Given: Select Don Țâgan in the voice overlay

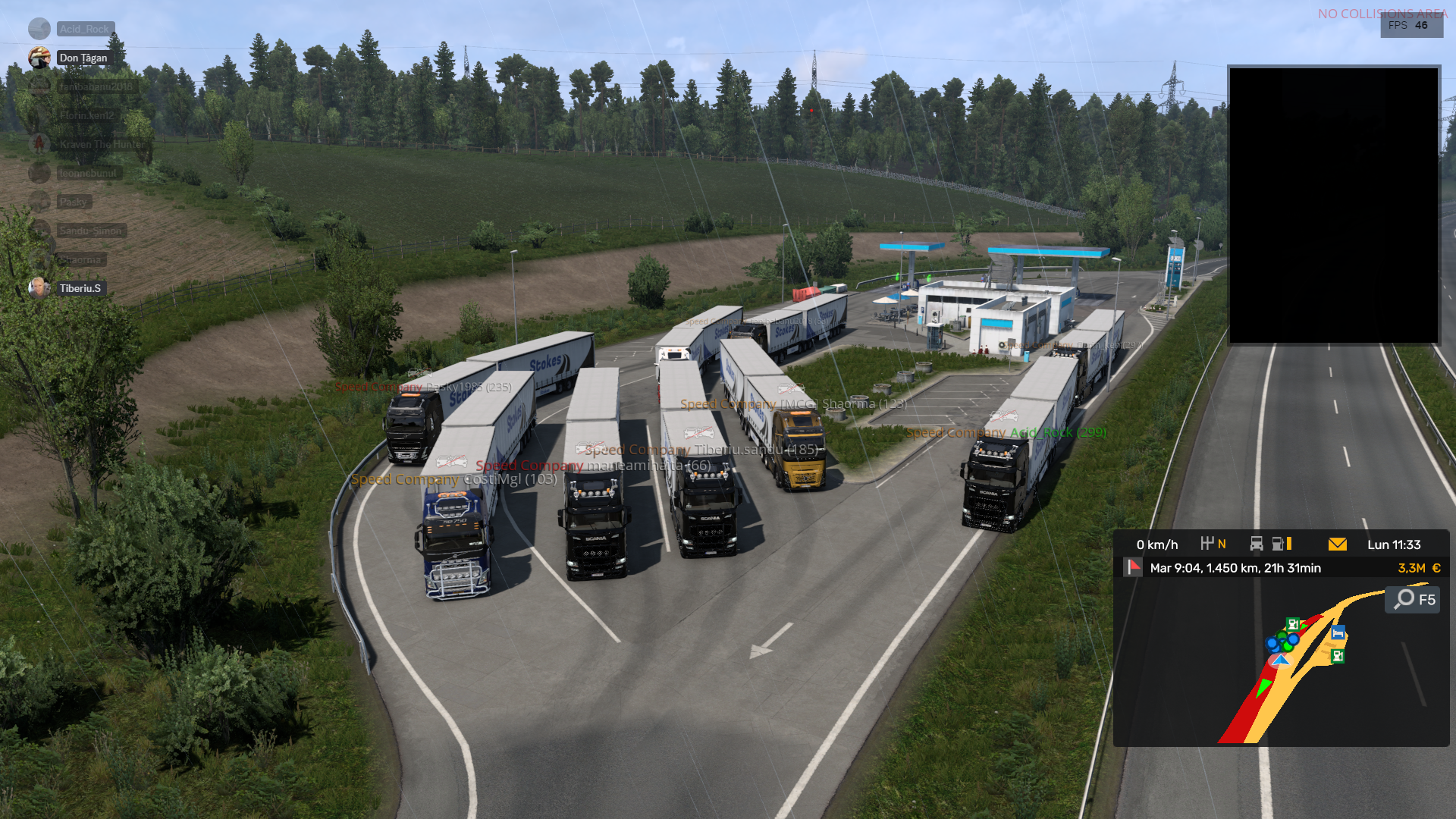Looking at the screenshot, I should coord(83,58).
